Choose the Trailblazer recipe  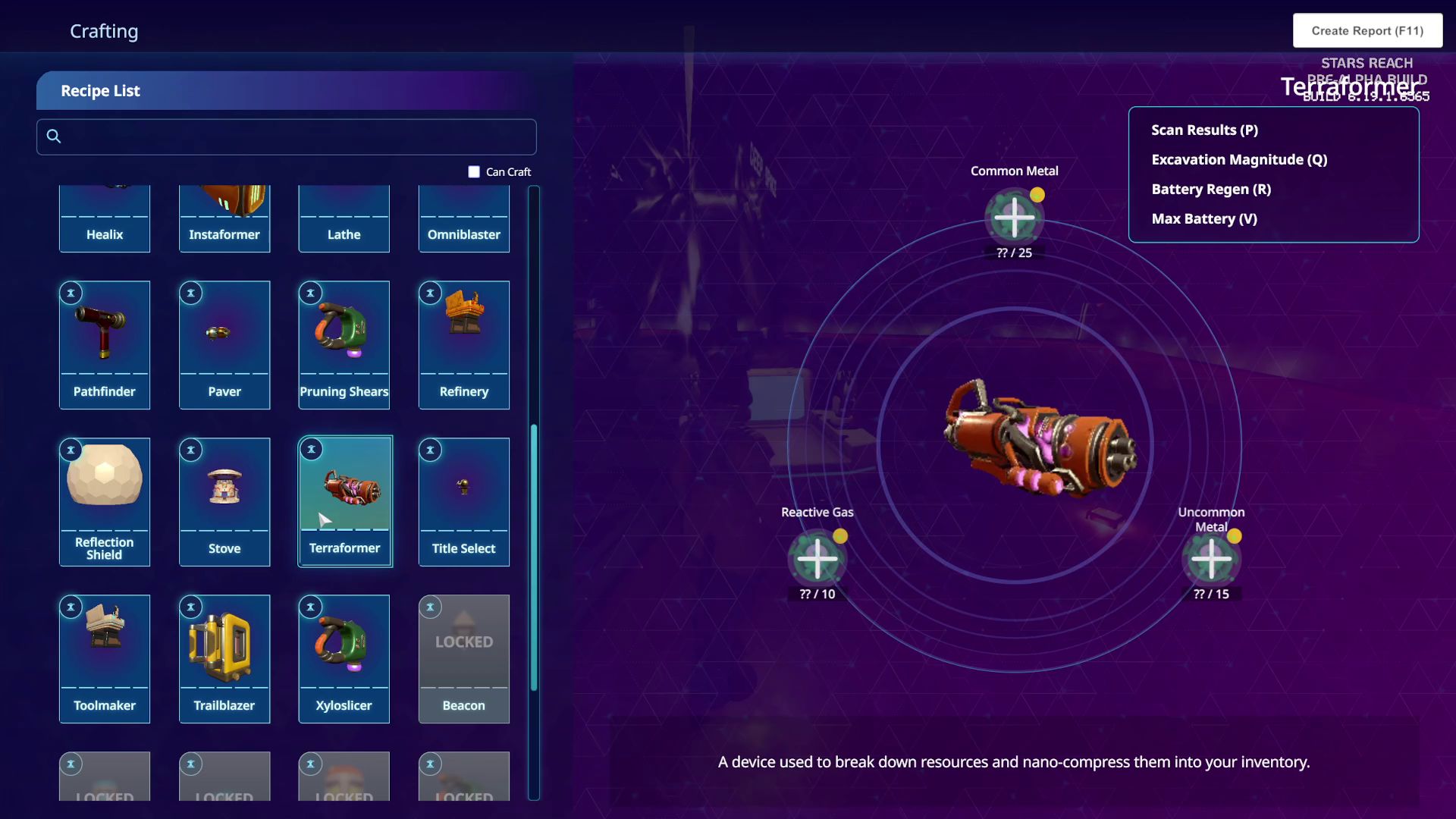(x=224, y=658)
